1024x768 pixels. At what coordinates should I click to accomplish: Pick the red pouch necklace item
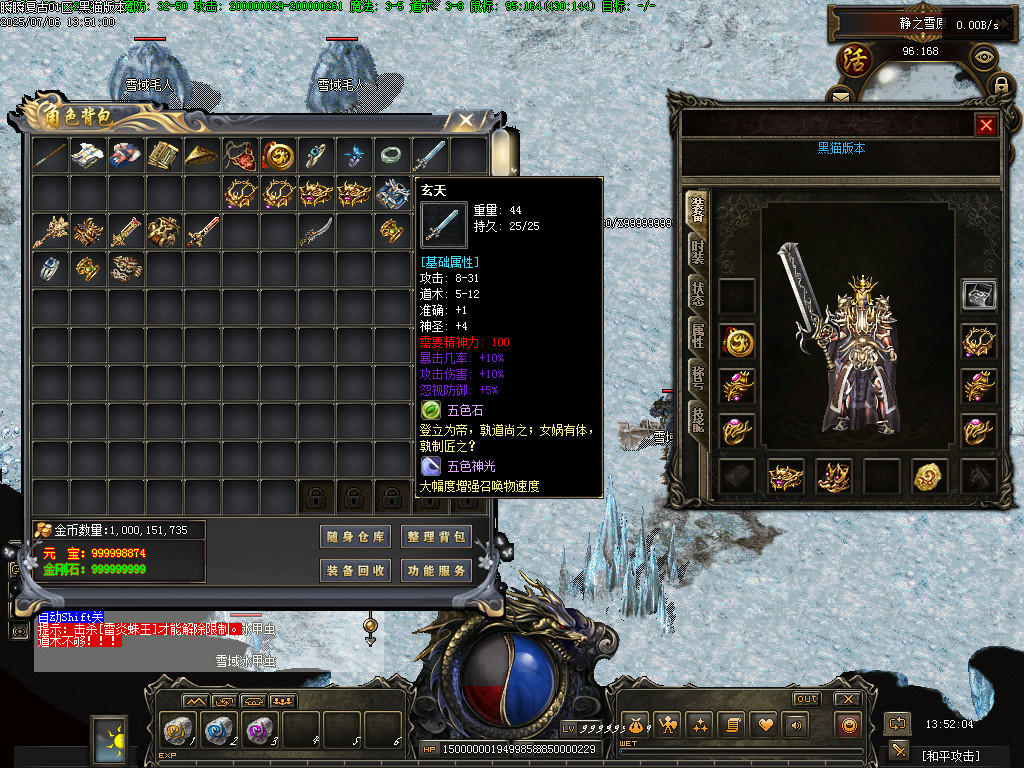pyautogui.click(x=238, y=155)
